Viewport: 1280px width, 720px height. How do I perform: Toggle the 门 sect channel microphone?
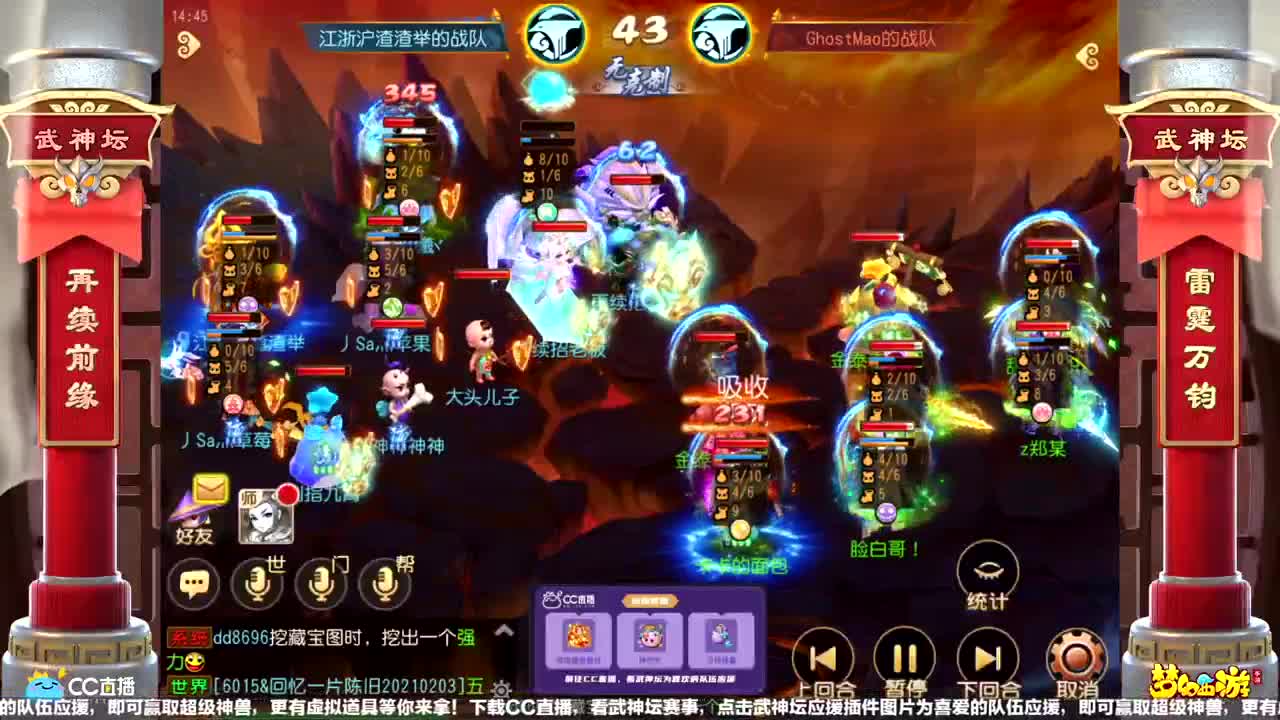tap(320, 581)
